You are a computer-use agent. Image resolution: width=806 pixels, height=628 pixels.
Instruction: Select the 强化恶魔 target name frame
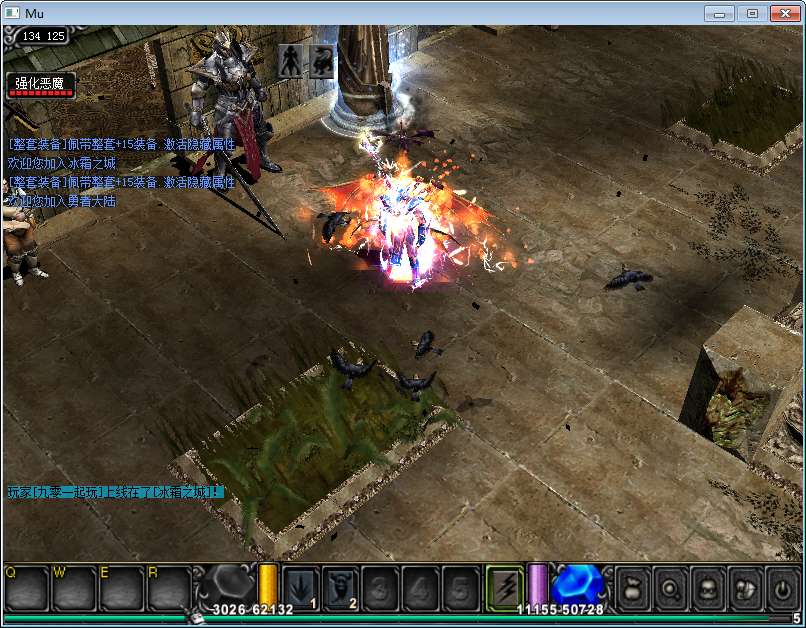(40, 85)
